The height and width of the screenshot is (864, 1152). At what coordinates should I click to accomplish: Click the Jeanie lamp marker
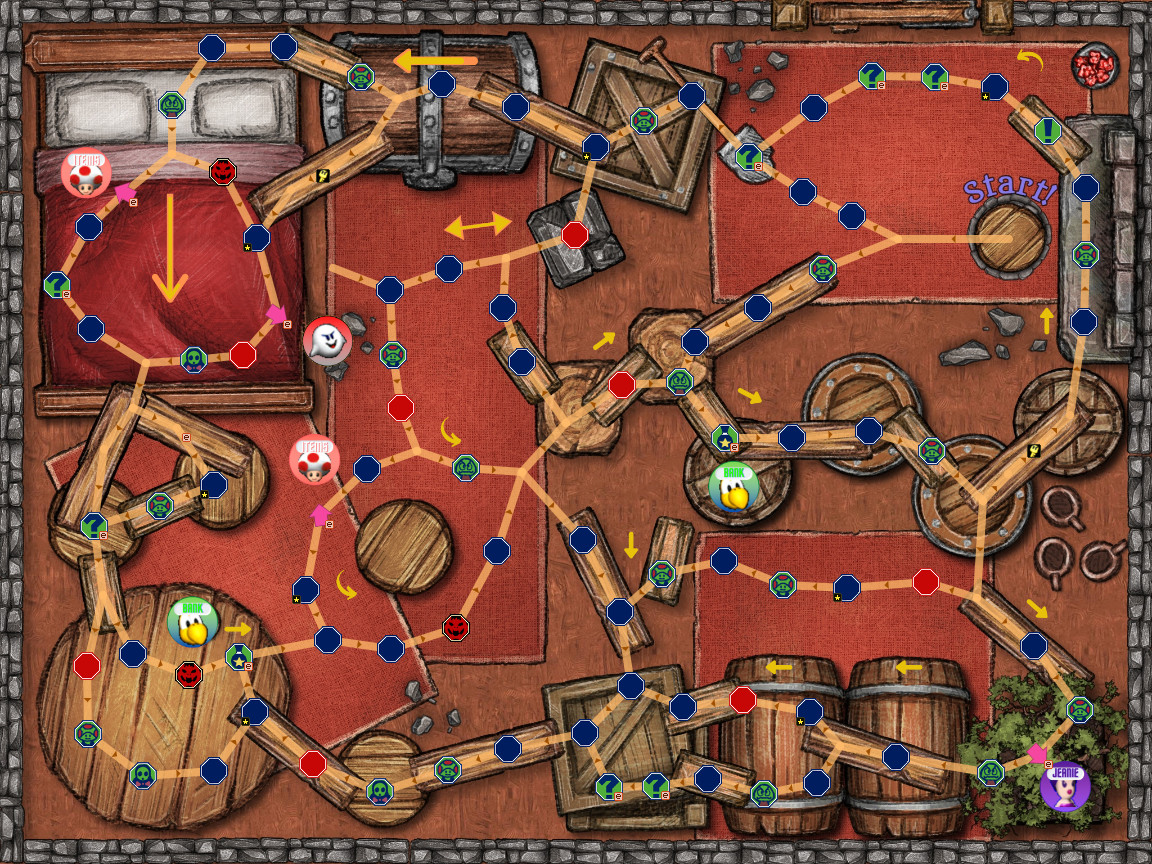click(x=1065, y=784)
